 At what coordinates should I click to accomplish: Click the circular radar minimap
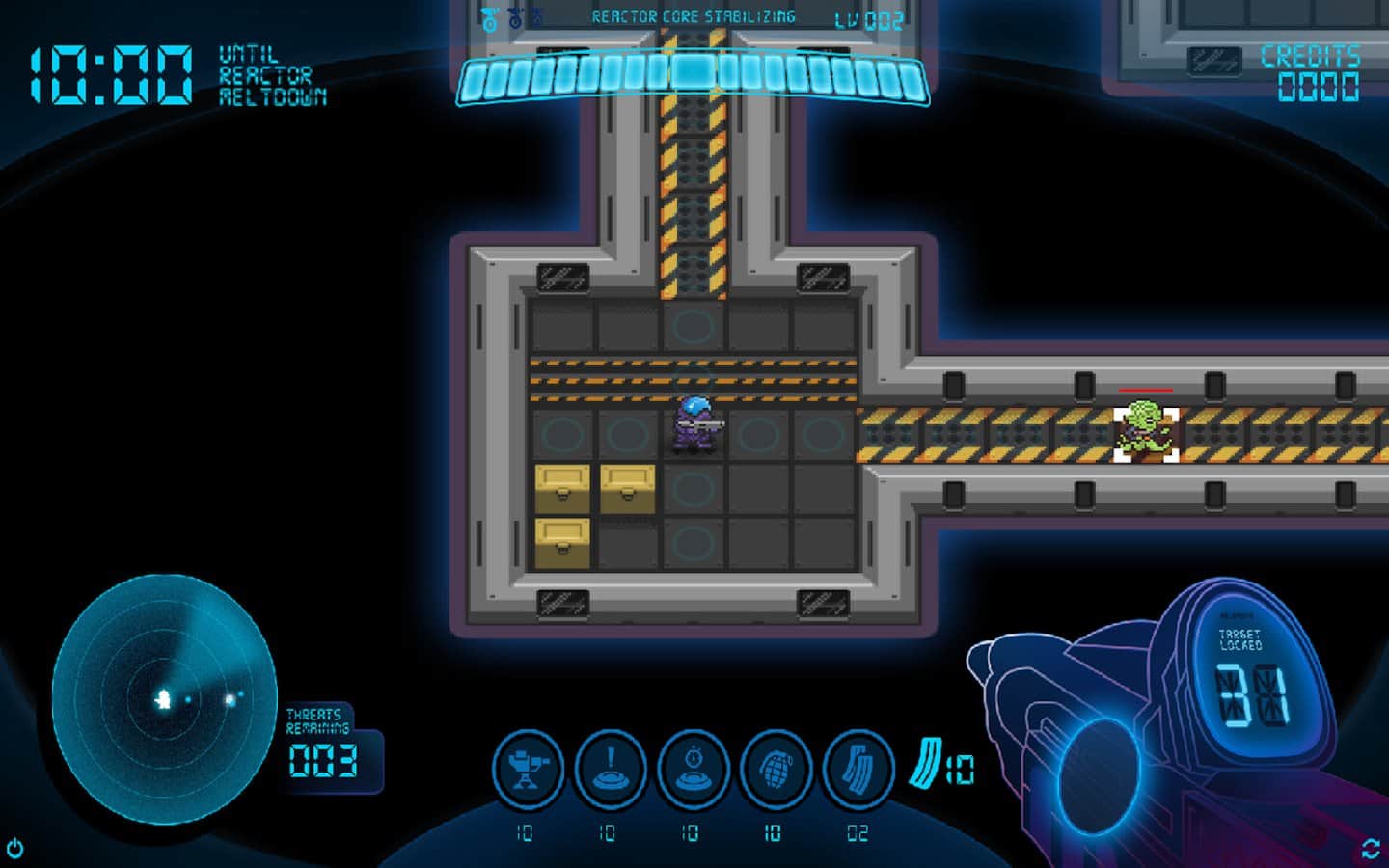click(x=165, y=699)
